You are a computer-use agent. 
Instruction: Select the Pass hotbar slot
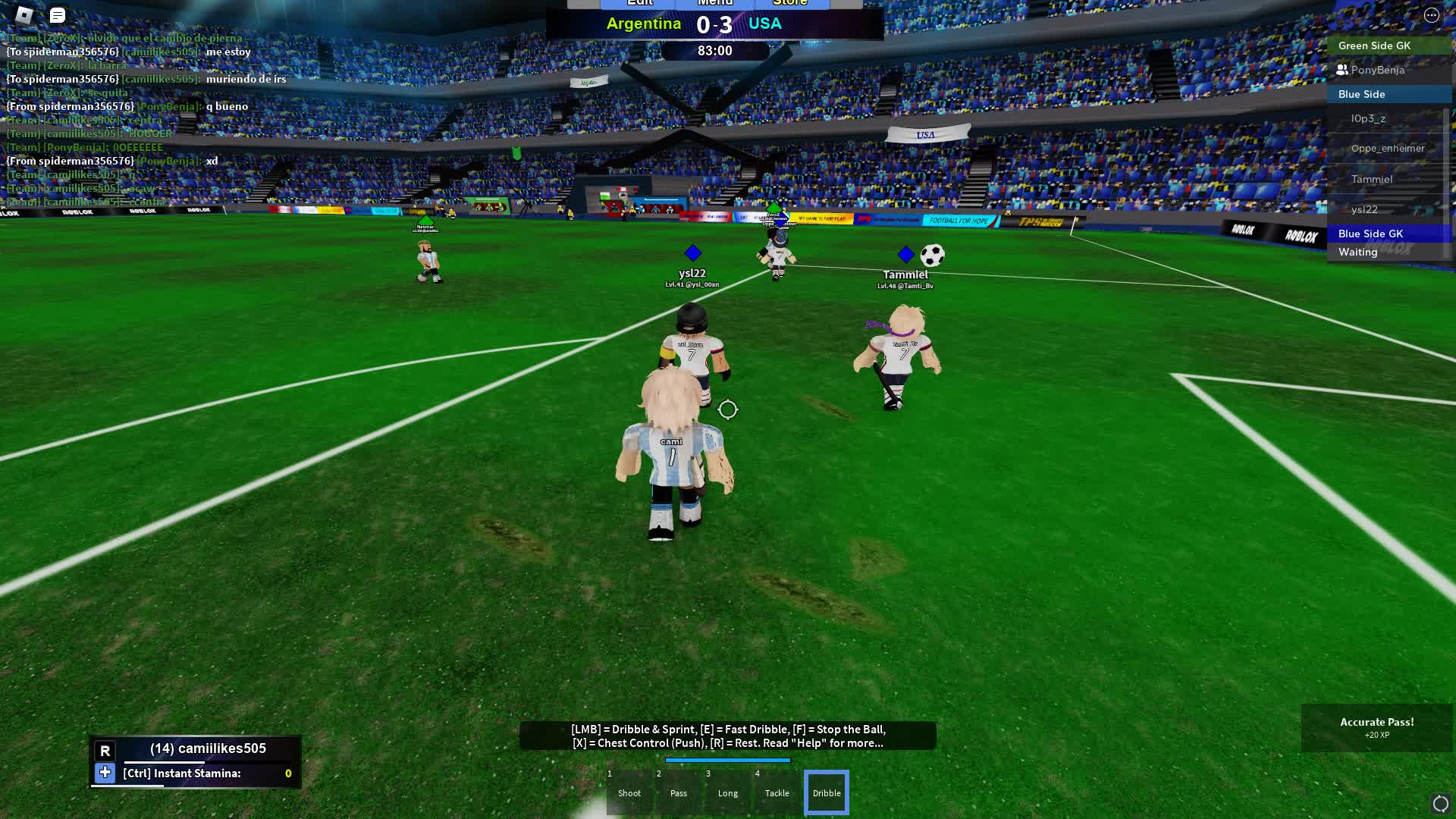(x=679, y=792)
